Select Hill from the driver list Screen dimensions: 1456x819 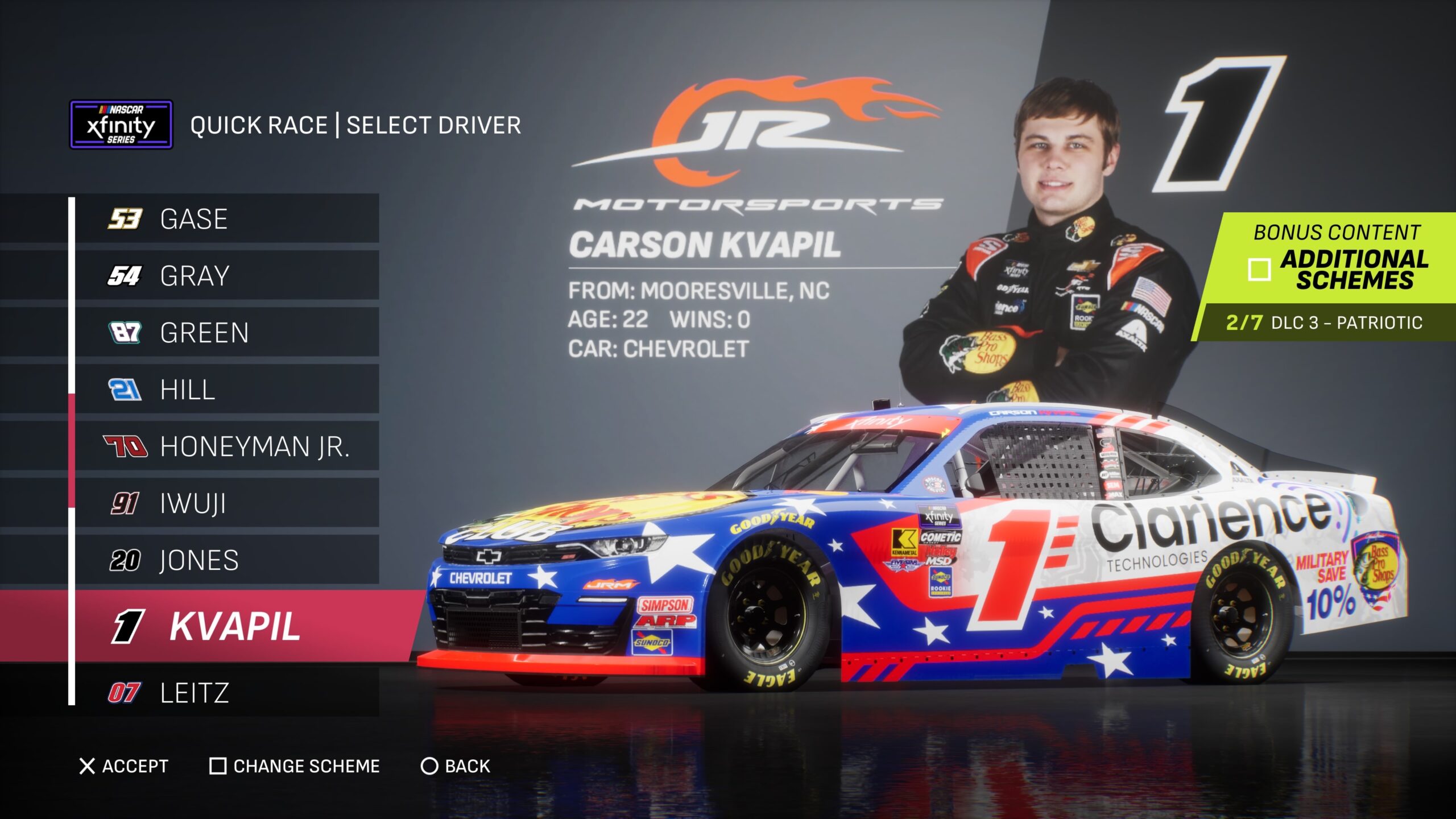(x=226, y=390)
